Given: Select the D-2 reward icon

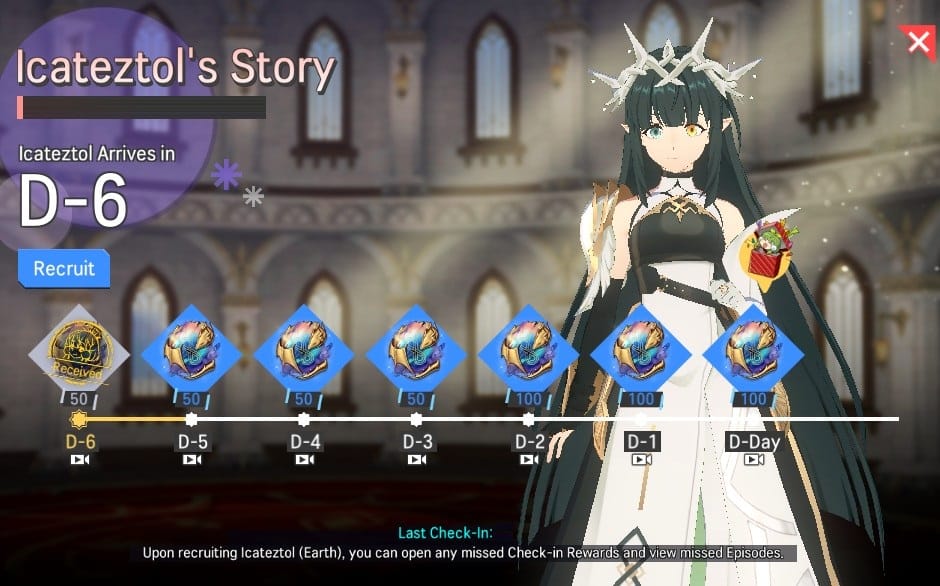Looking at the screenshot, I should [528, 350].
